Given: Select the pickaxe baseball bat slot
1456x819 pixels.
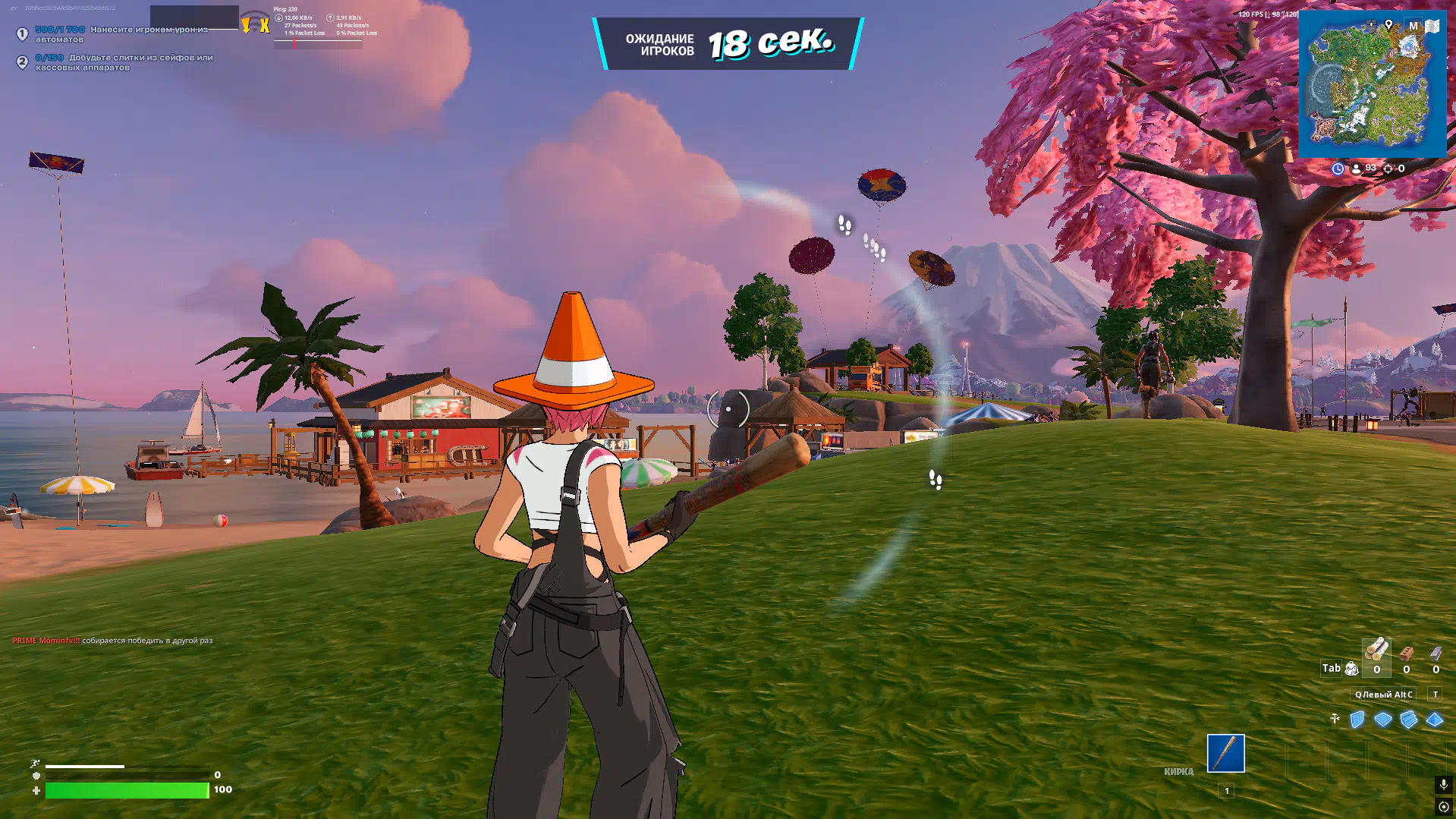Looking at the screenshot, I should [x=1225, y=753].
